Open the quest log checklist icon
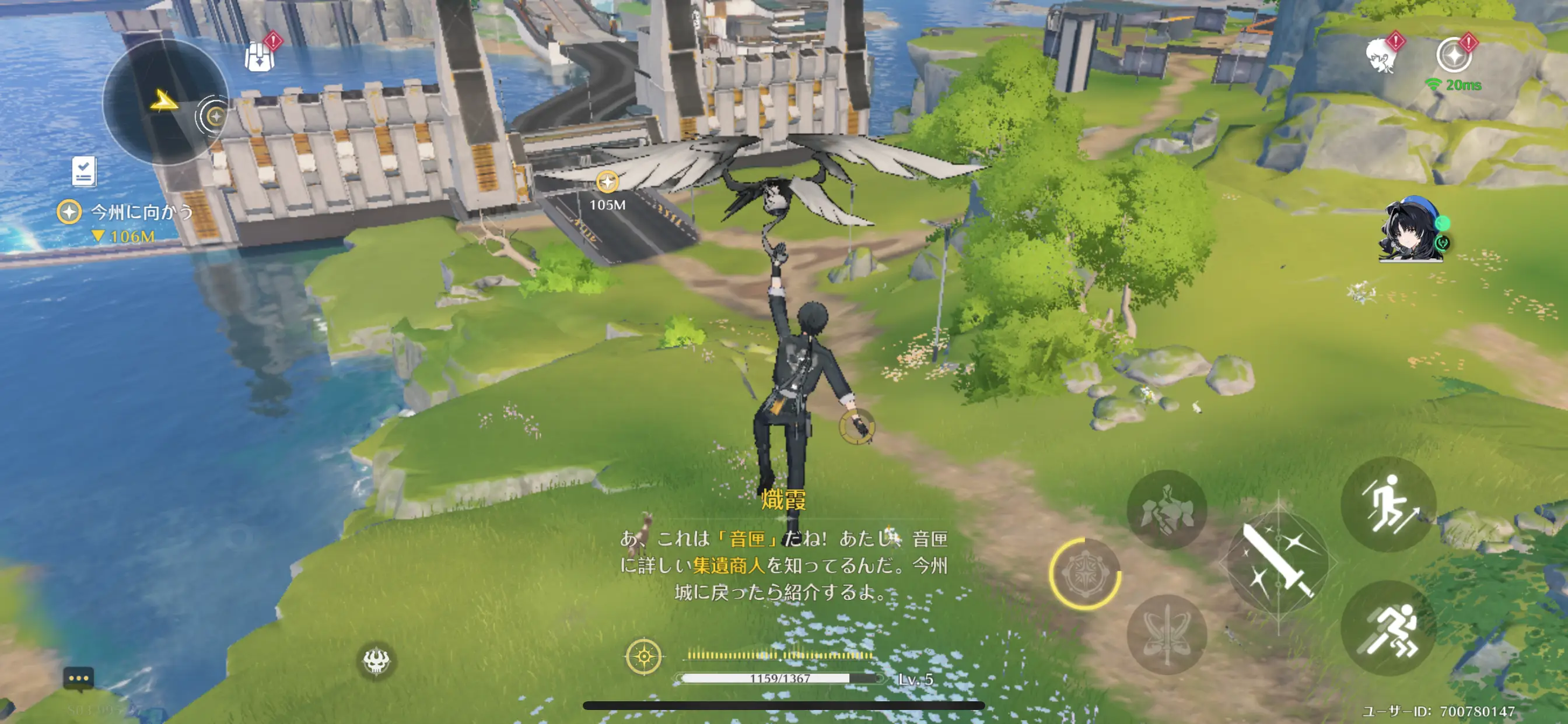Image resolution: width=1568 pixels, height=724 pixels. tap(83, 171)
